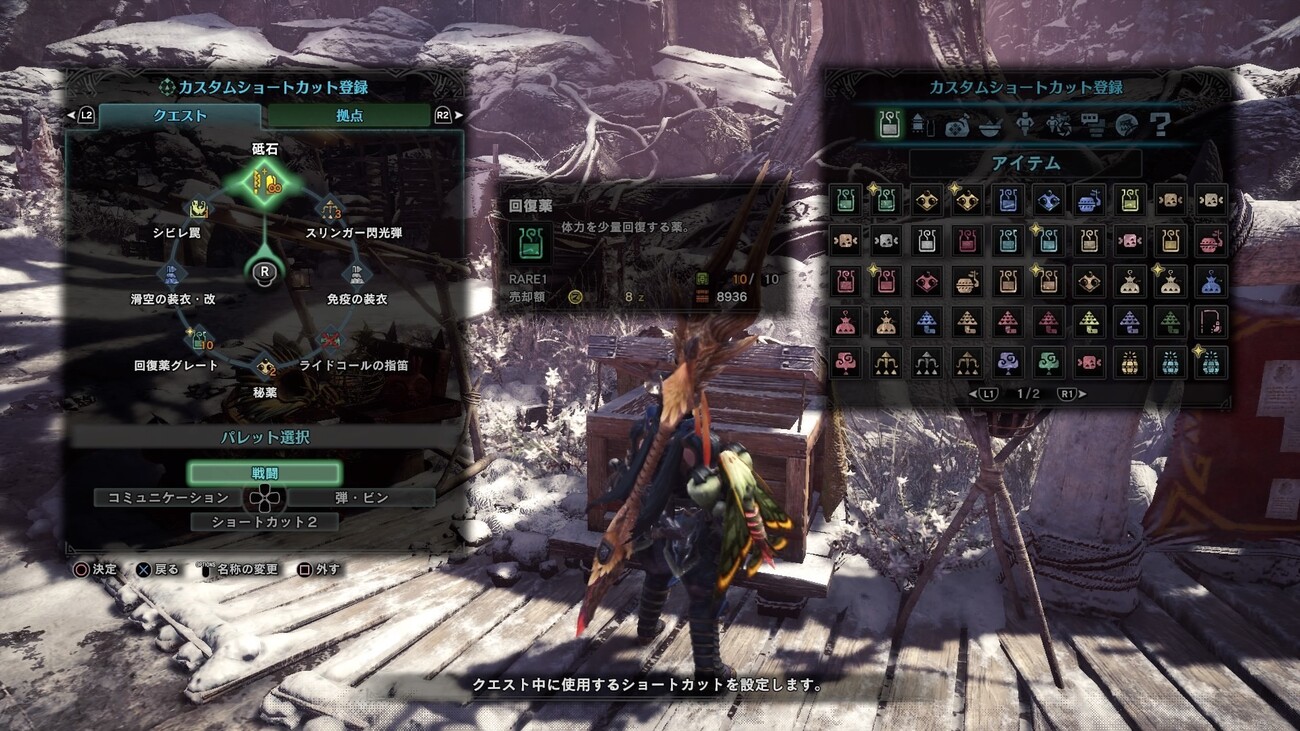Select the 滑空の装衣・改 radial slot
1300x731 pixels.
click(172, 274)
